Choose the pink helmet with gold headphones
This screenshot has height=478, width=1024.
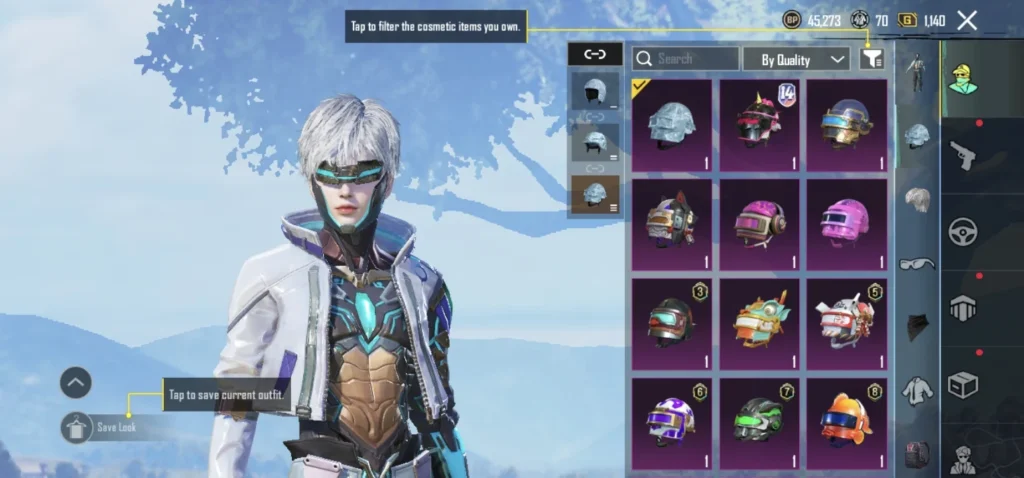click(x=759, y=224)
